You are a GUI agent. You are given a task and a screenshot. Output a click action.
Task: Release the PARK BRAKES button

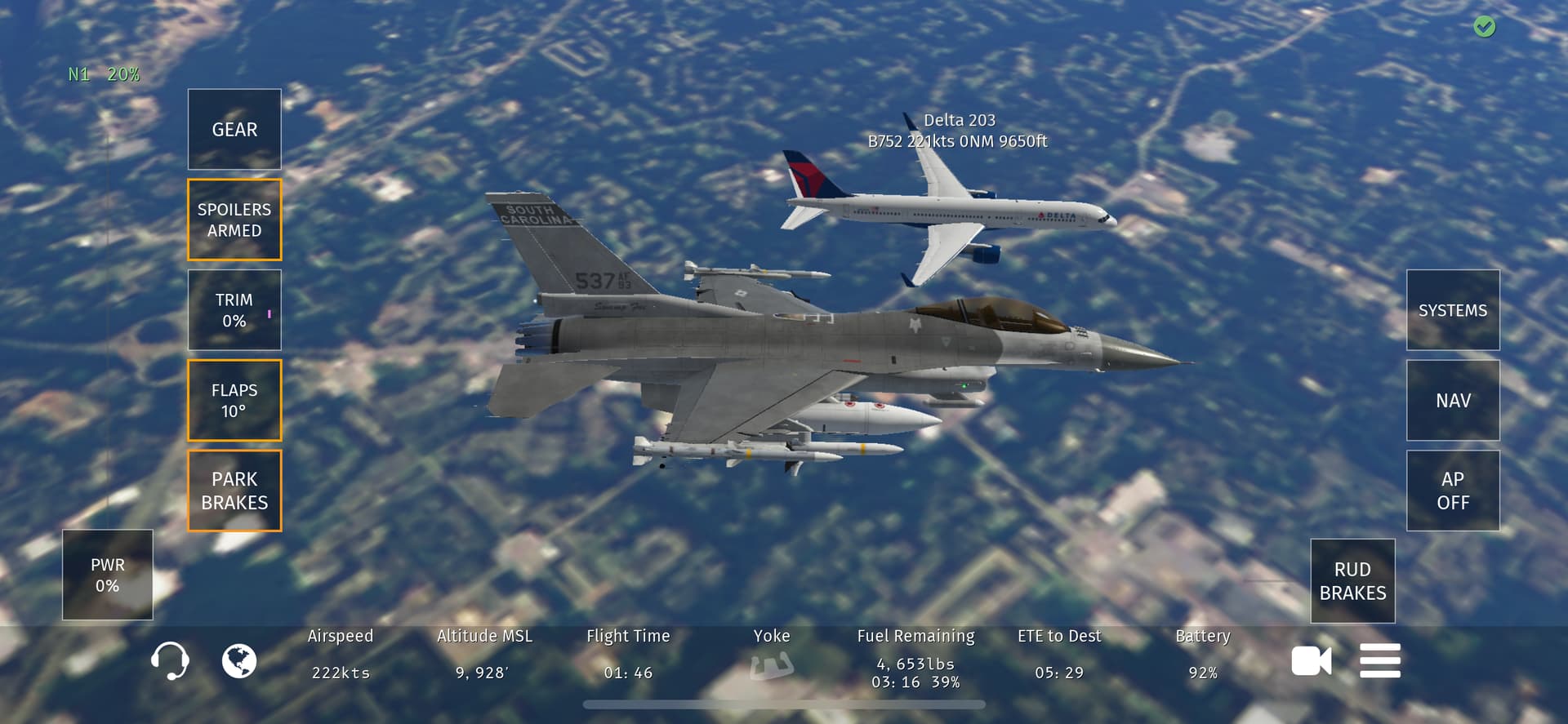pos(234,491)
